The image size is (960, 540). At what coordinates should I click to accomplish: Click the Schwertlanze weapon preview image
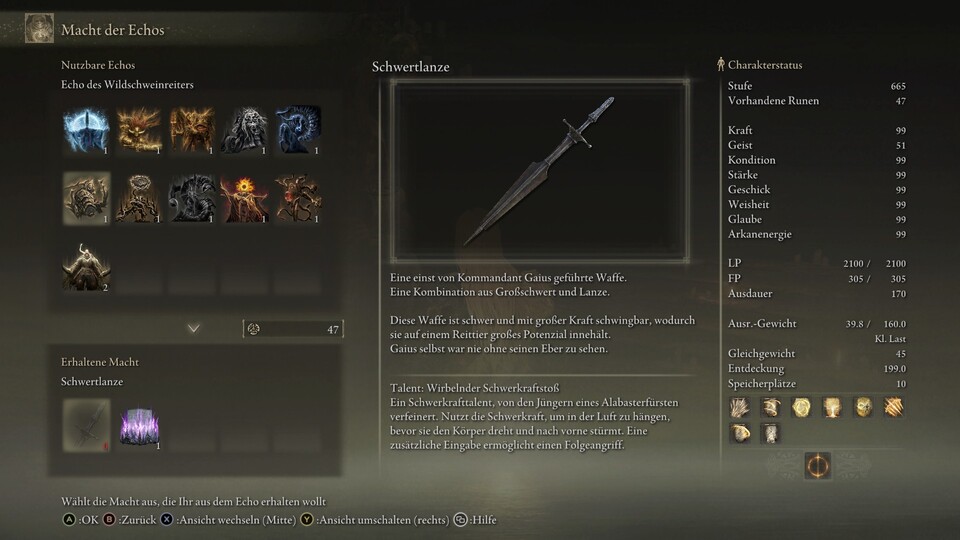pyautogui.click(x=540, y=172)
